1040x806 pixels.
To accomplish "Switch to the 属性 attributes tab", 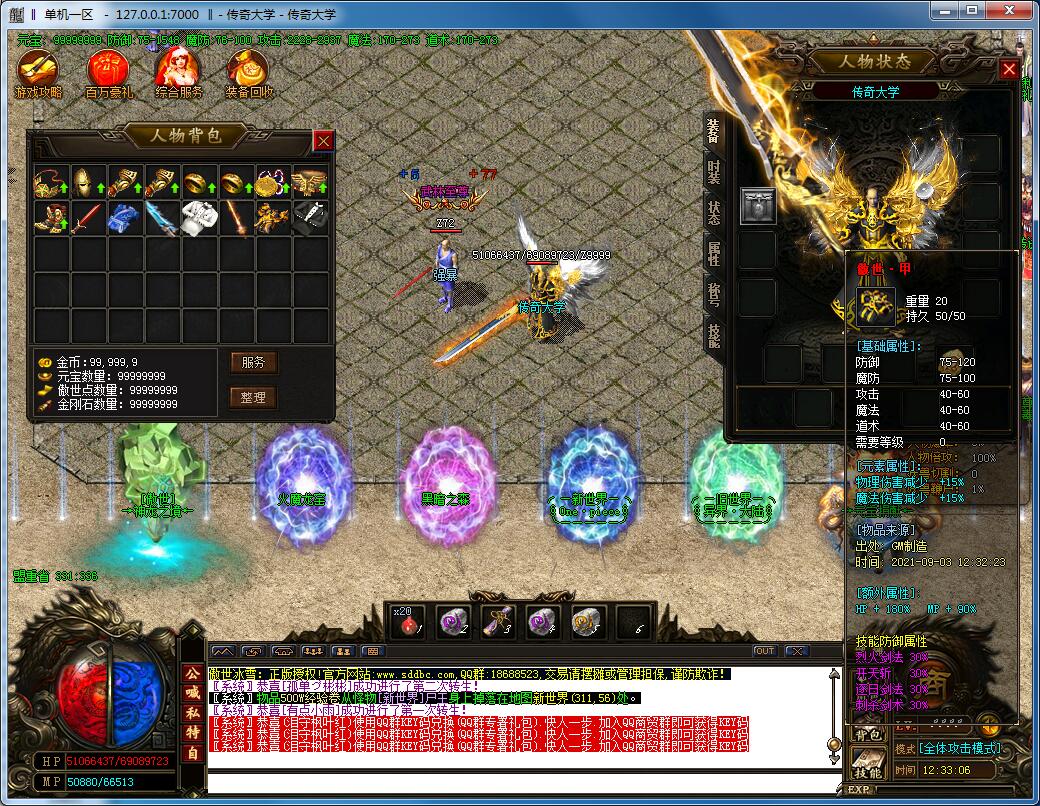I will point(713,254).
